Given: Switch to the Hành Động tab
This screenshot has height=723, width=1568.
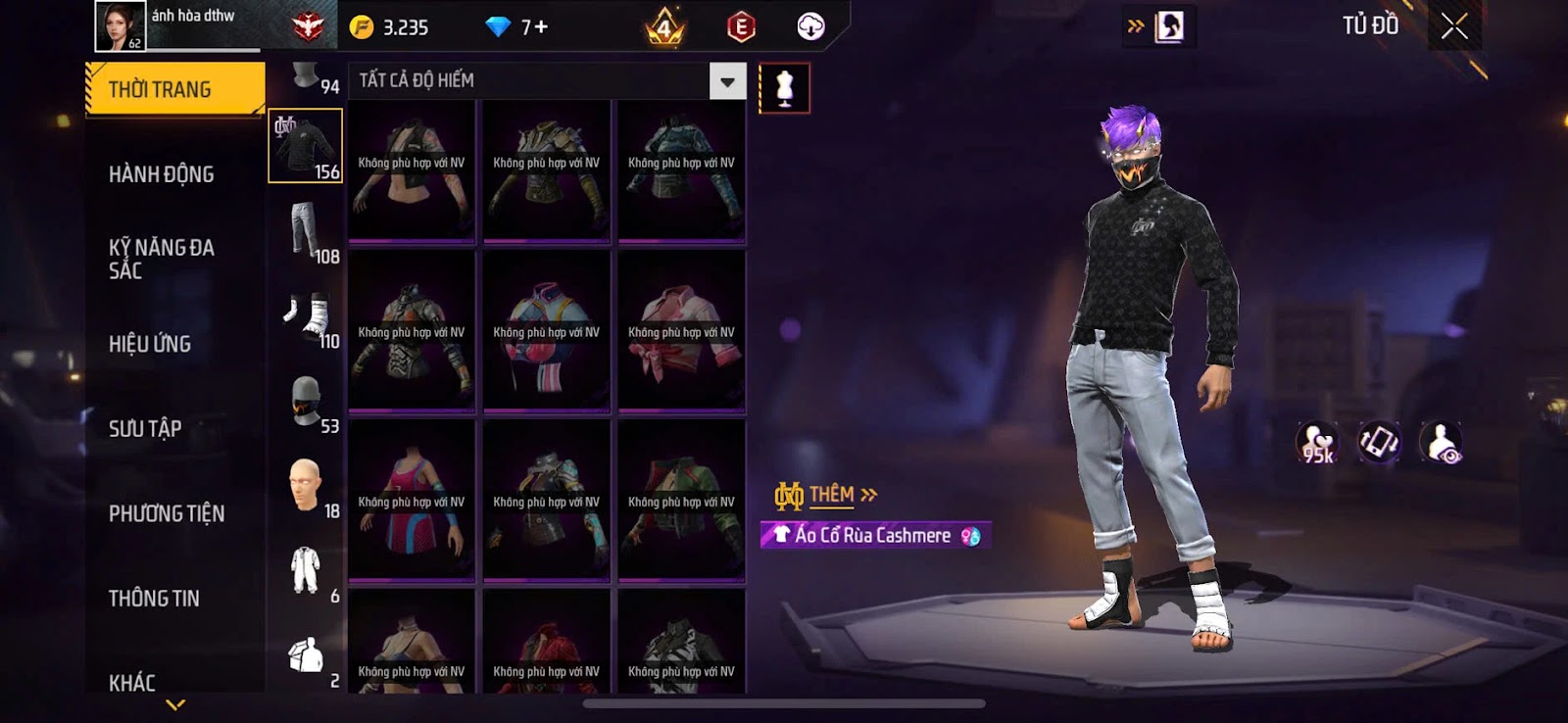Looking at the screenshot, I should click(162, 174).
